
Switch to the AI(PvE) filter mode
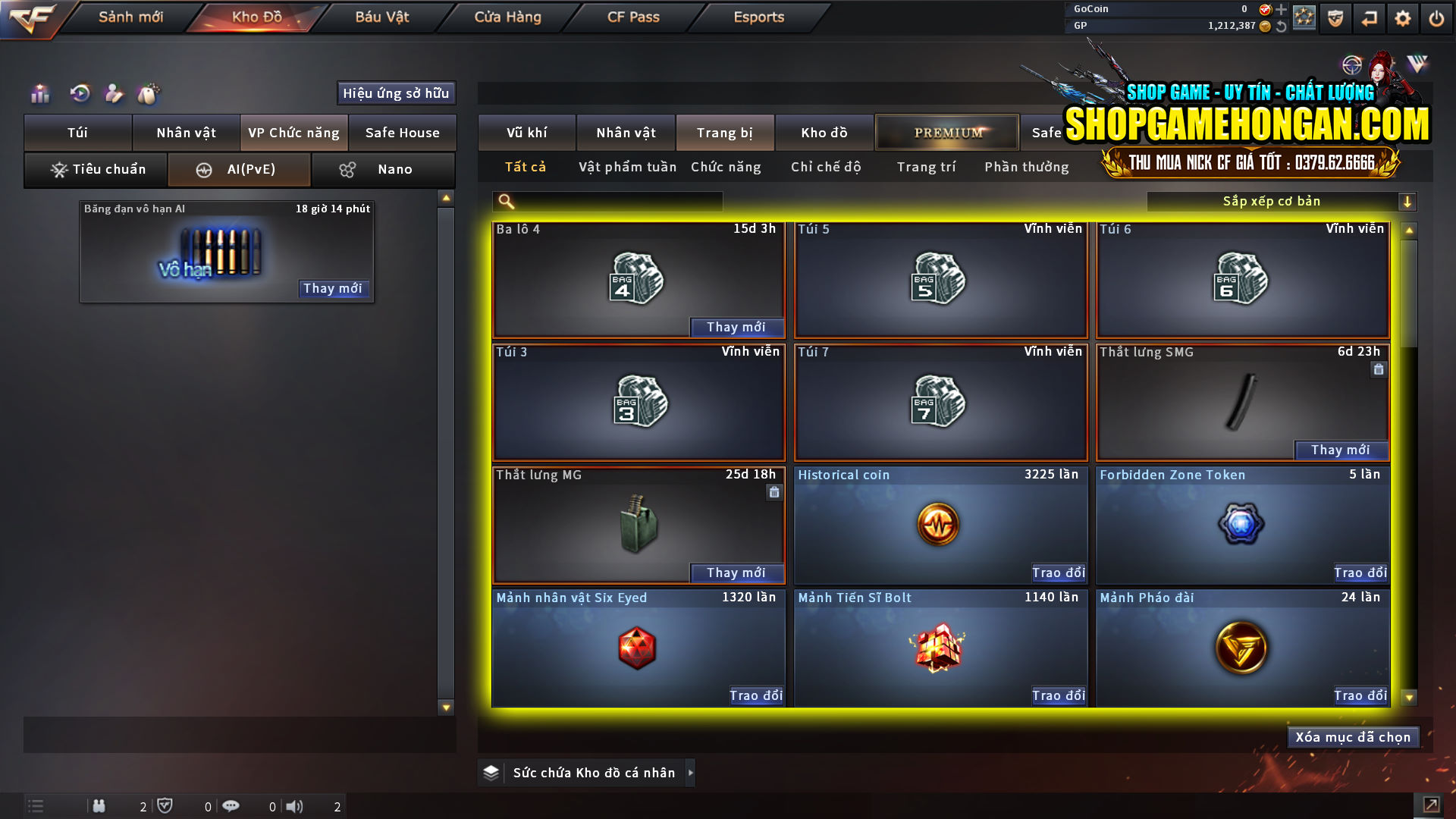tap(239, 169)
